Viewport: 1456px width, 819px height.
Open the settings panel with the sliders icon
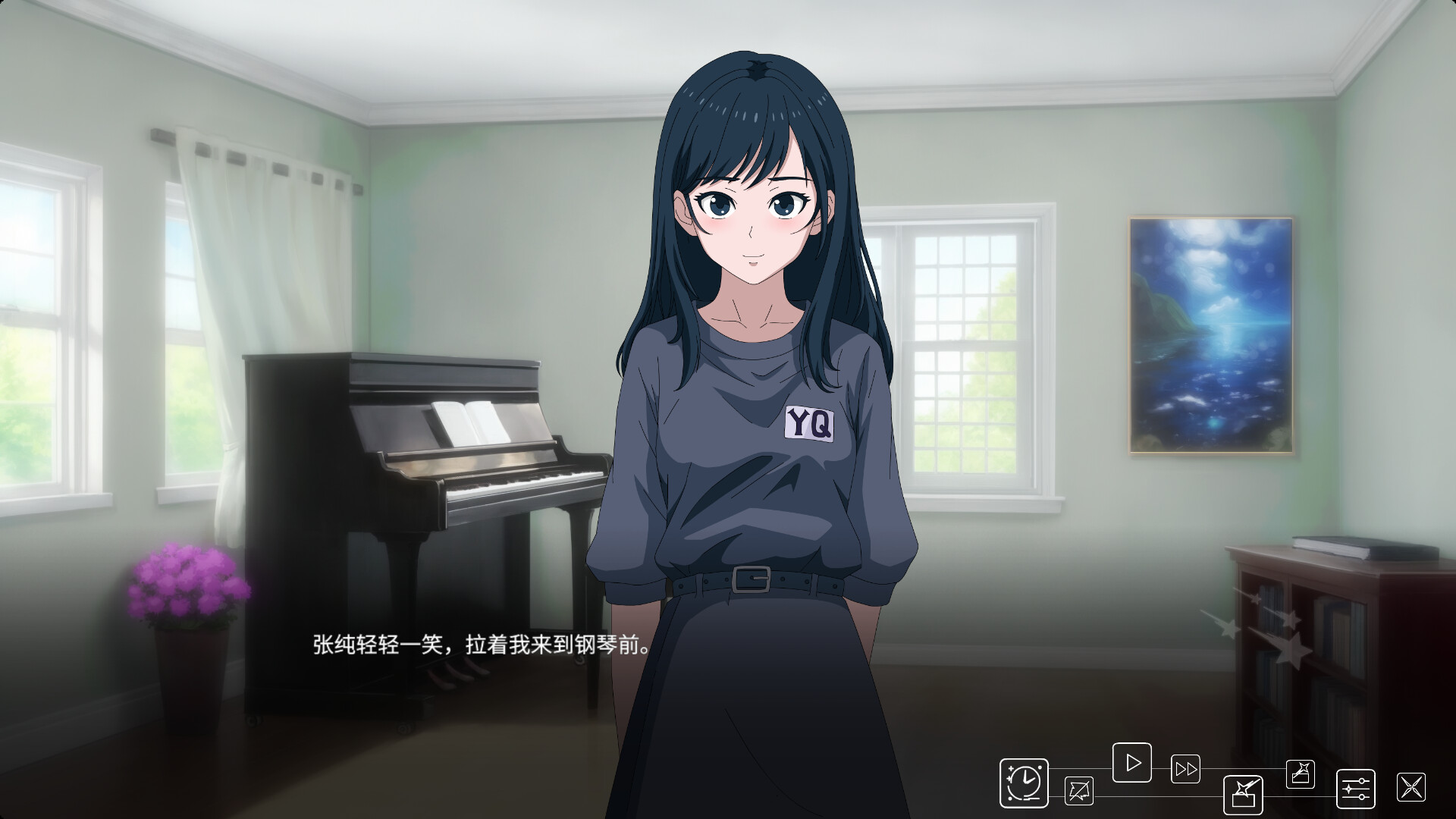coord(1357,789)
